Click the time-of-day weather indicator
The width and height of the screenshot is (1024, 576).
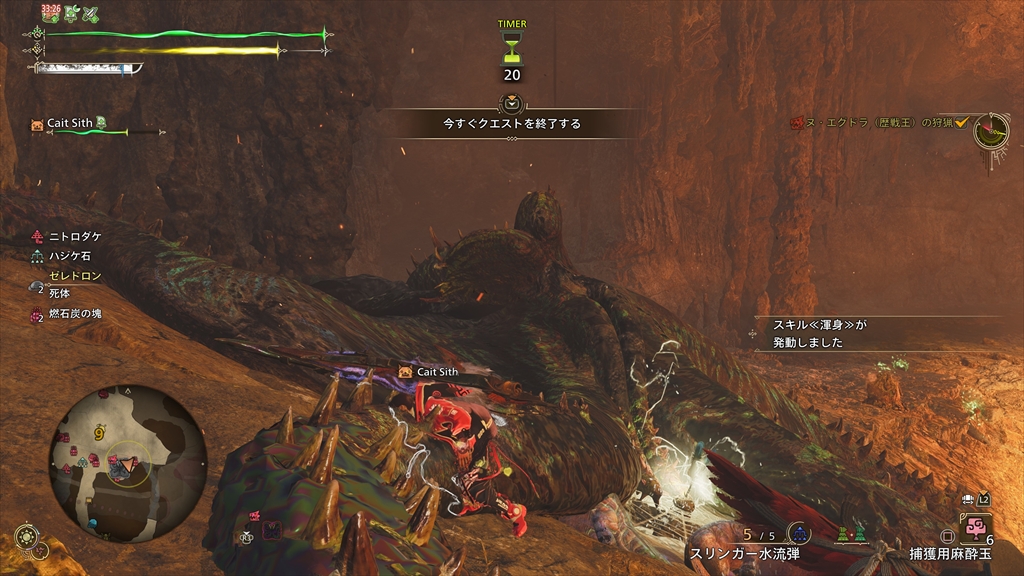coord(26,536)
